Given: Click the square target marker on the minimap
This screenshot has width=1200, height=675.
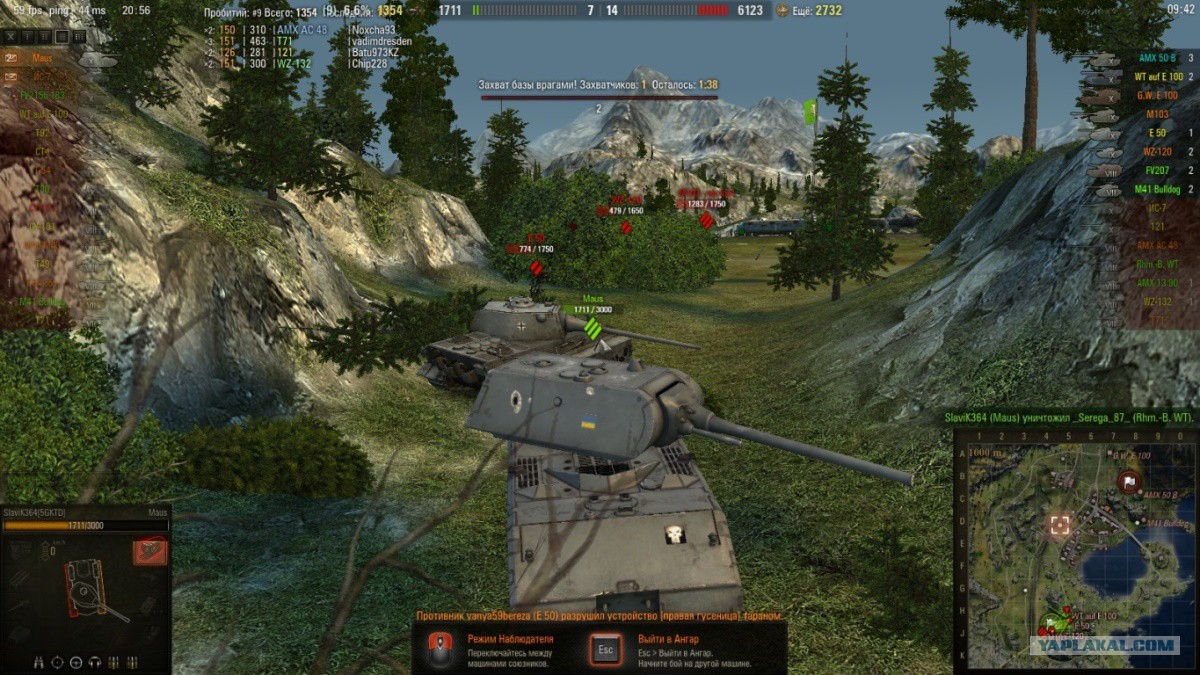Looking at the screenshot, I should [x=1059, y=525].
